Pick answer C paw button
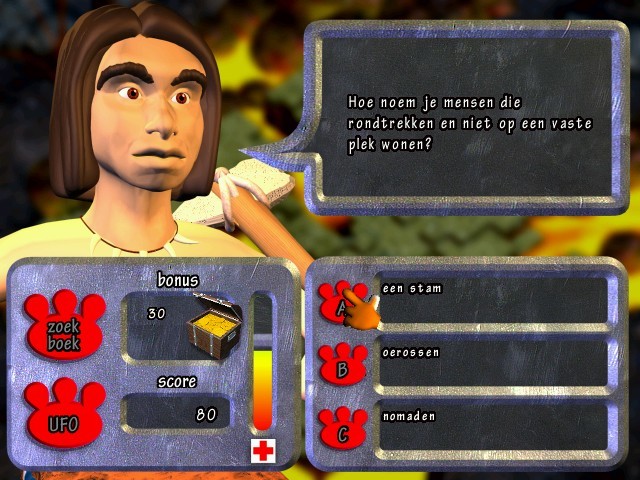Image resolution: width=640 pixels, height=480 pixels. click(x=343, y=428)
